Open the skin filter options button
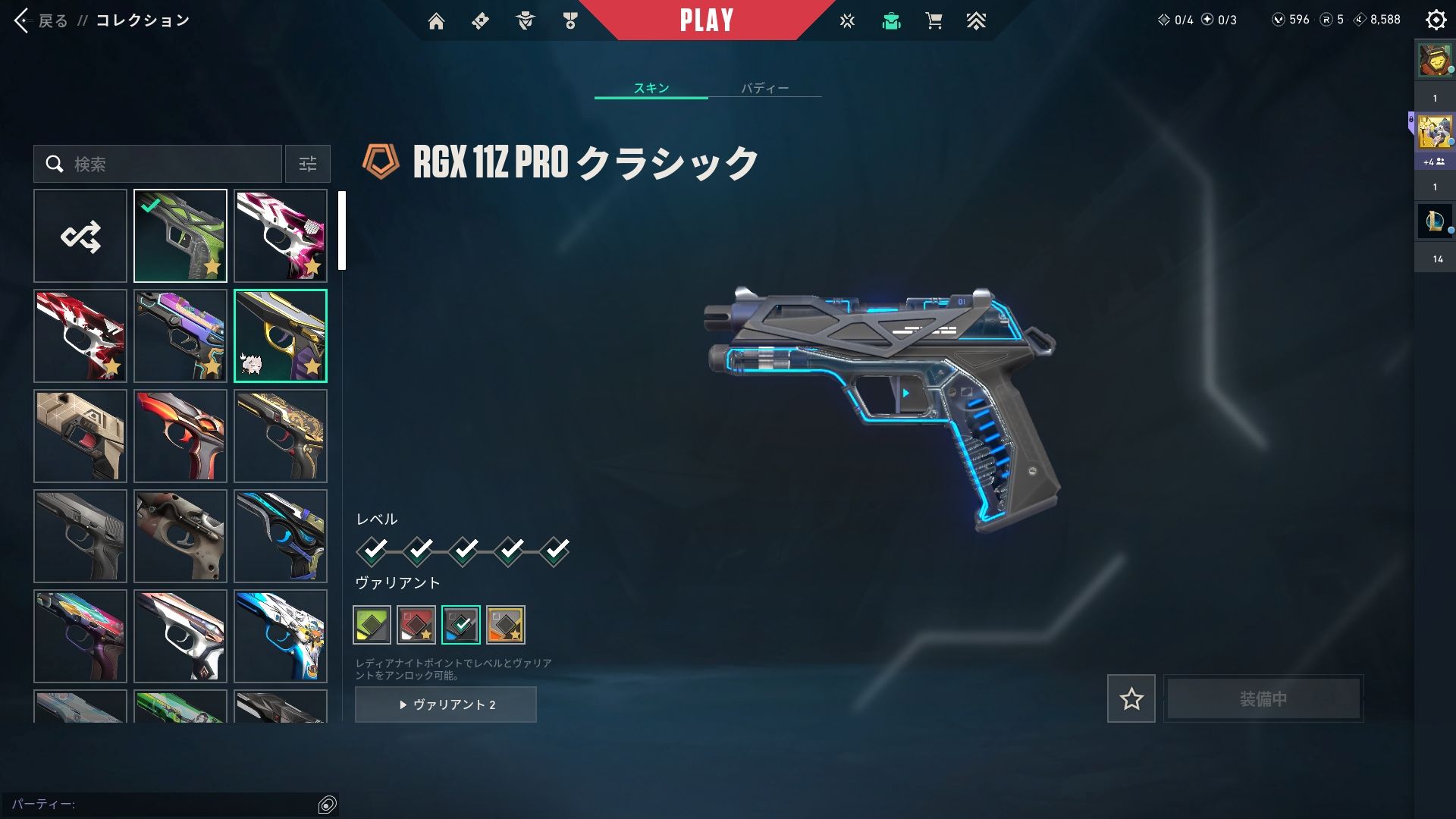Viewport: 1456px width, 819px height. (x=308, y=164)
